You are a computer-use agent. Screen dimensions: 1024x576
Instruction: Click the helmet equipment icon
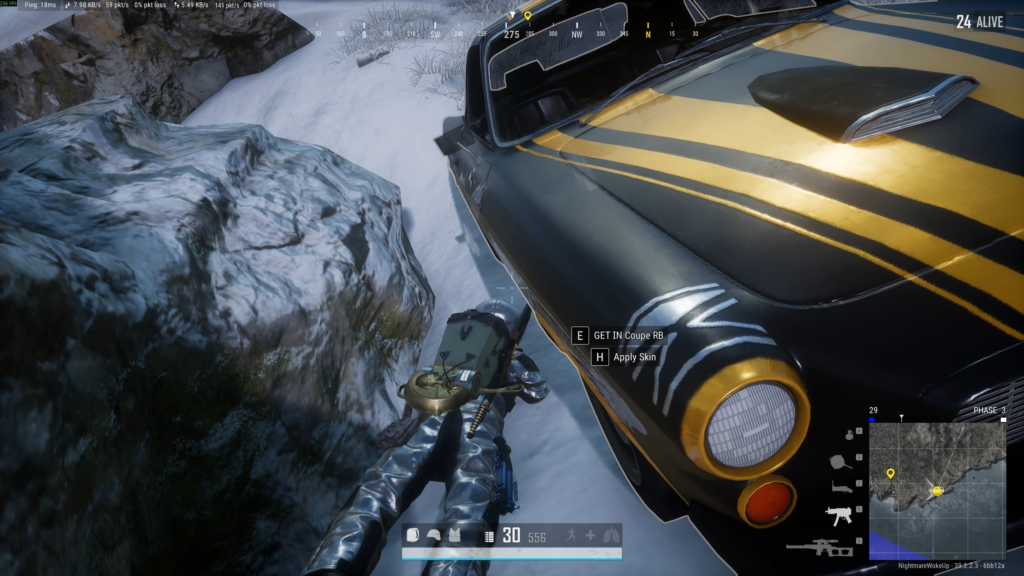point(432,536)
